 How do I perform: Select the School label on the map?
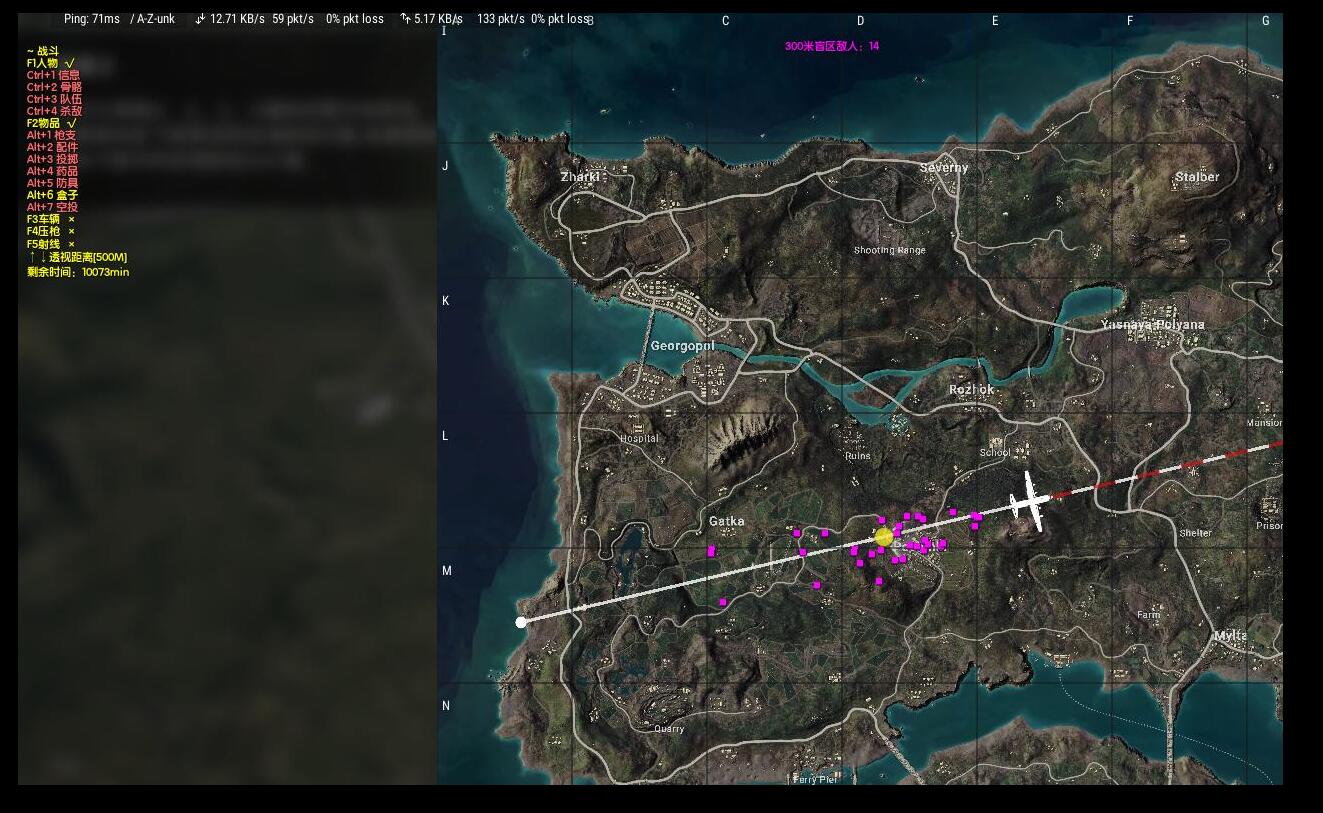[x=994, y=453]
